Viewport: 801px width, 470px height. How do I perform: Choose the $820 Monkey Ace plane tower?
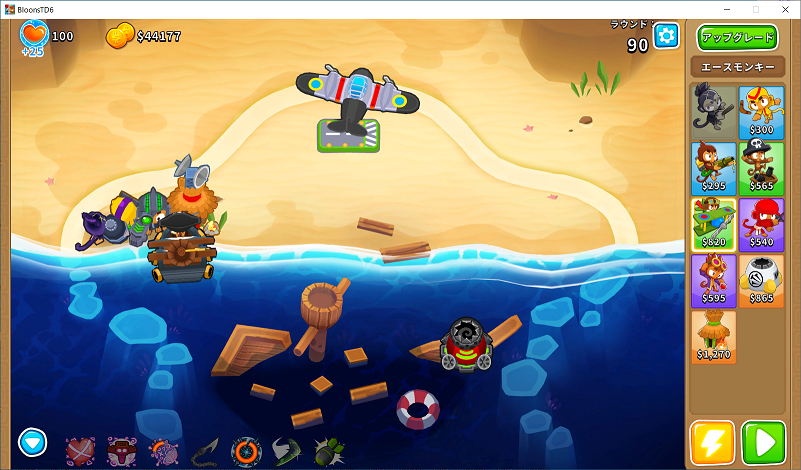coord(713,222)
